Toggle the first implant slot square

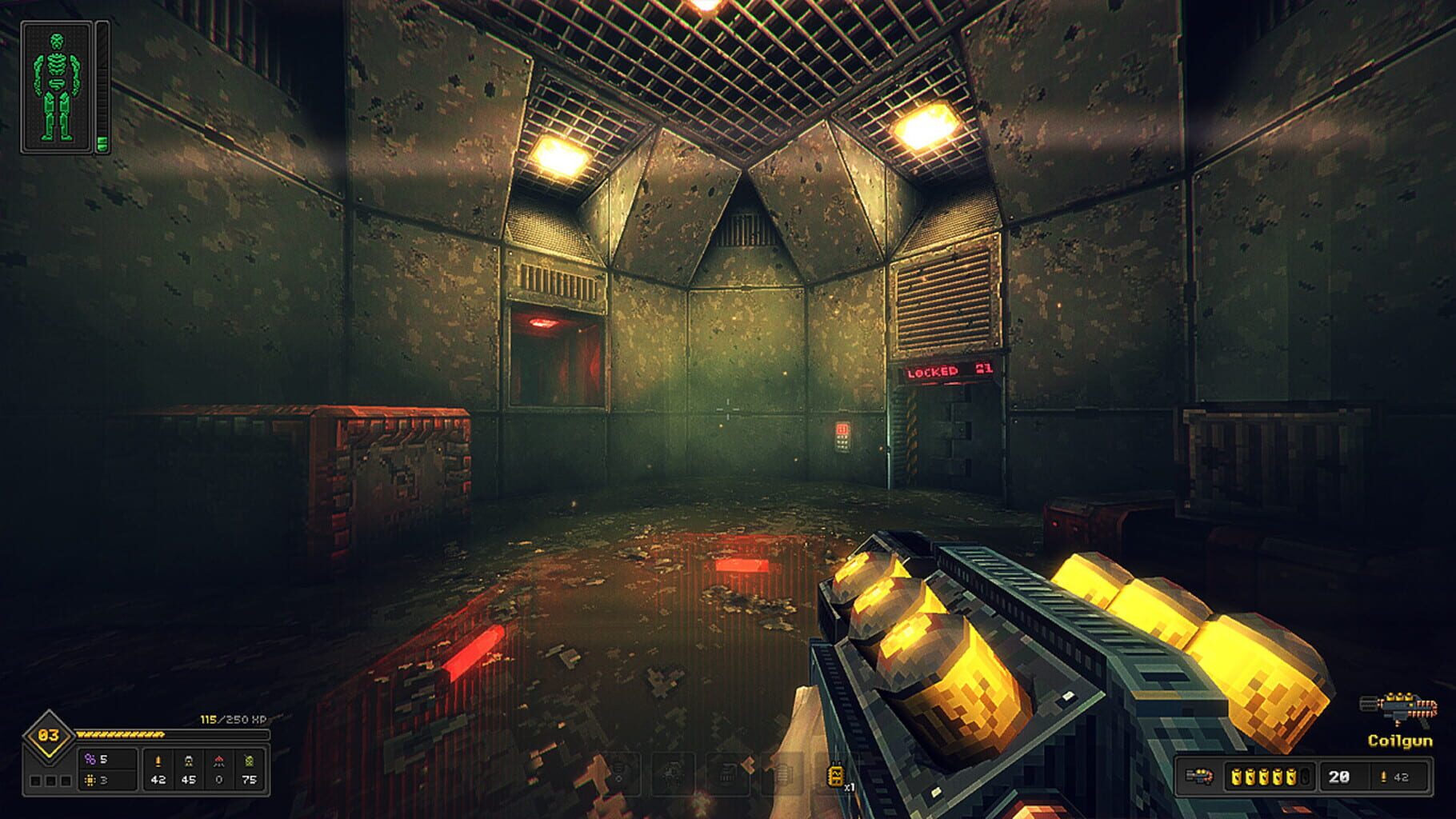coord(35,782)
